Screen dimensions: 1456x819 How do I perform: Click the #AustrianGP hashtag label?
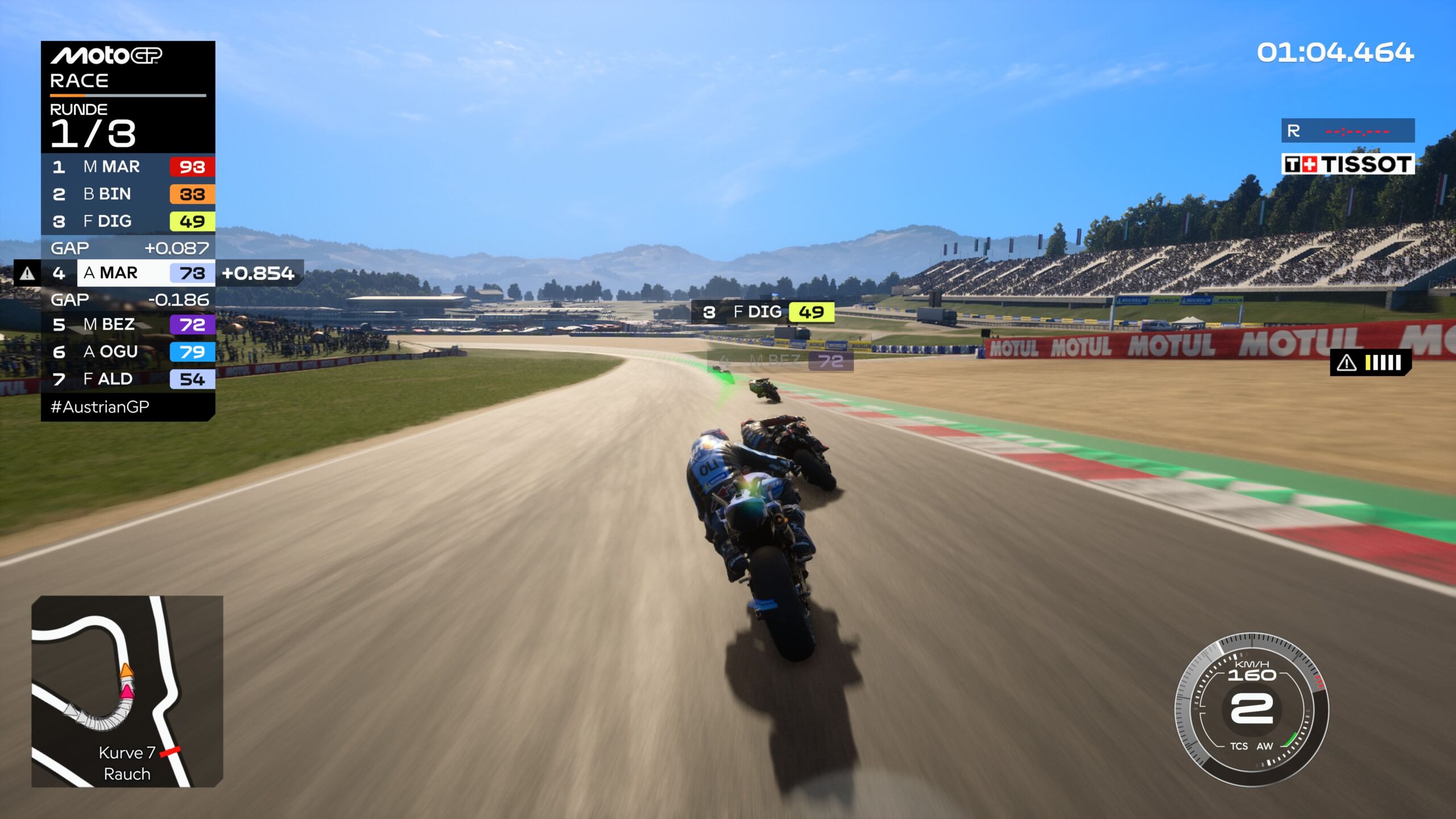[100, 407]
